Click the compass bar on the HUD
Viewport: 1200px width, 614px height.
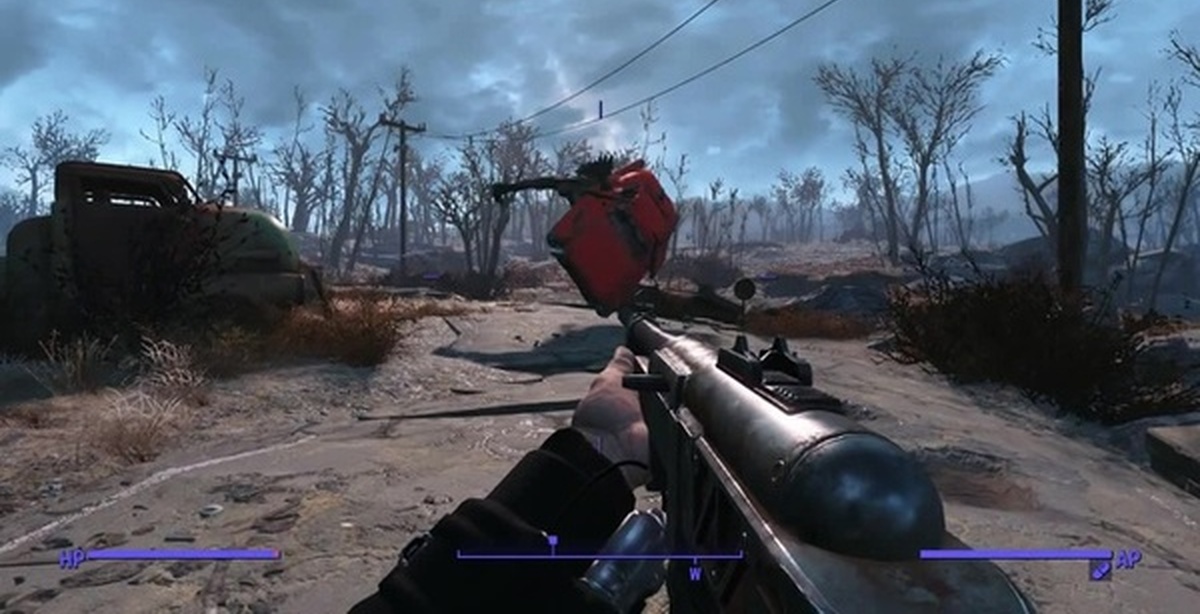[600, 555]
